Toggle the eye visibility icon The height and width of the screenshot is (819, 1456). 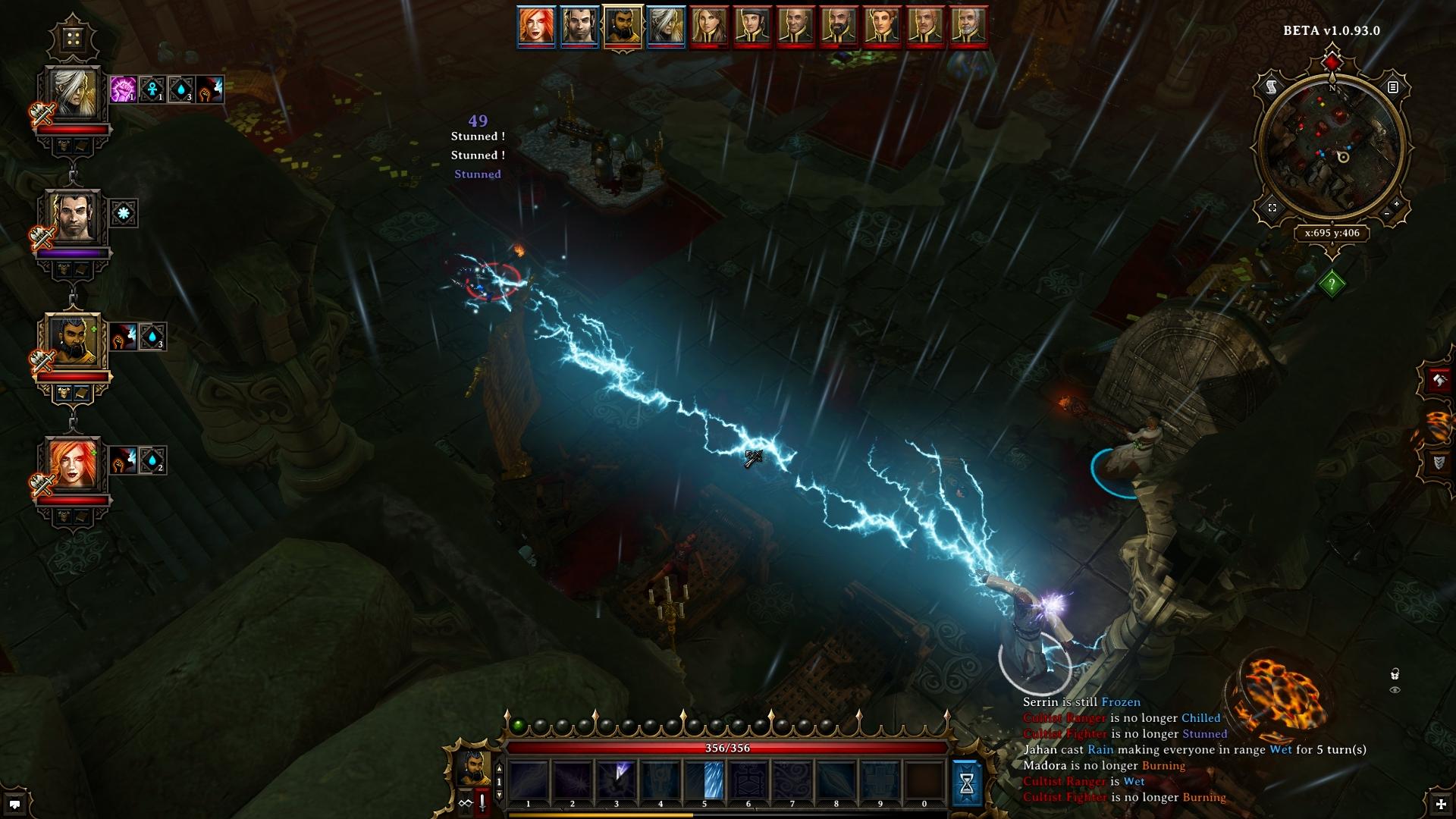click(1395, 690)
